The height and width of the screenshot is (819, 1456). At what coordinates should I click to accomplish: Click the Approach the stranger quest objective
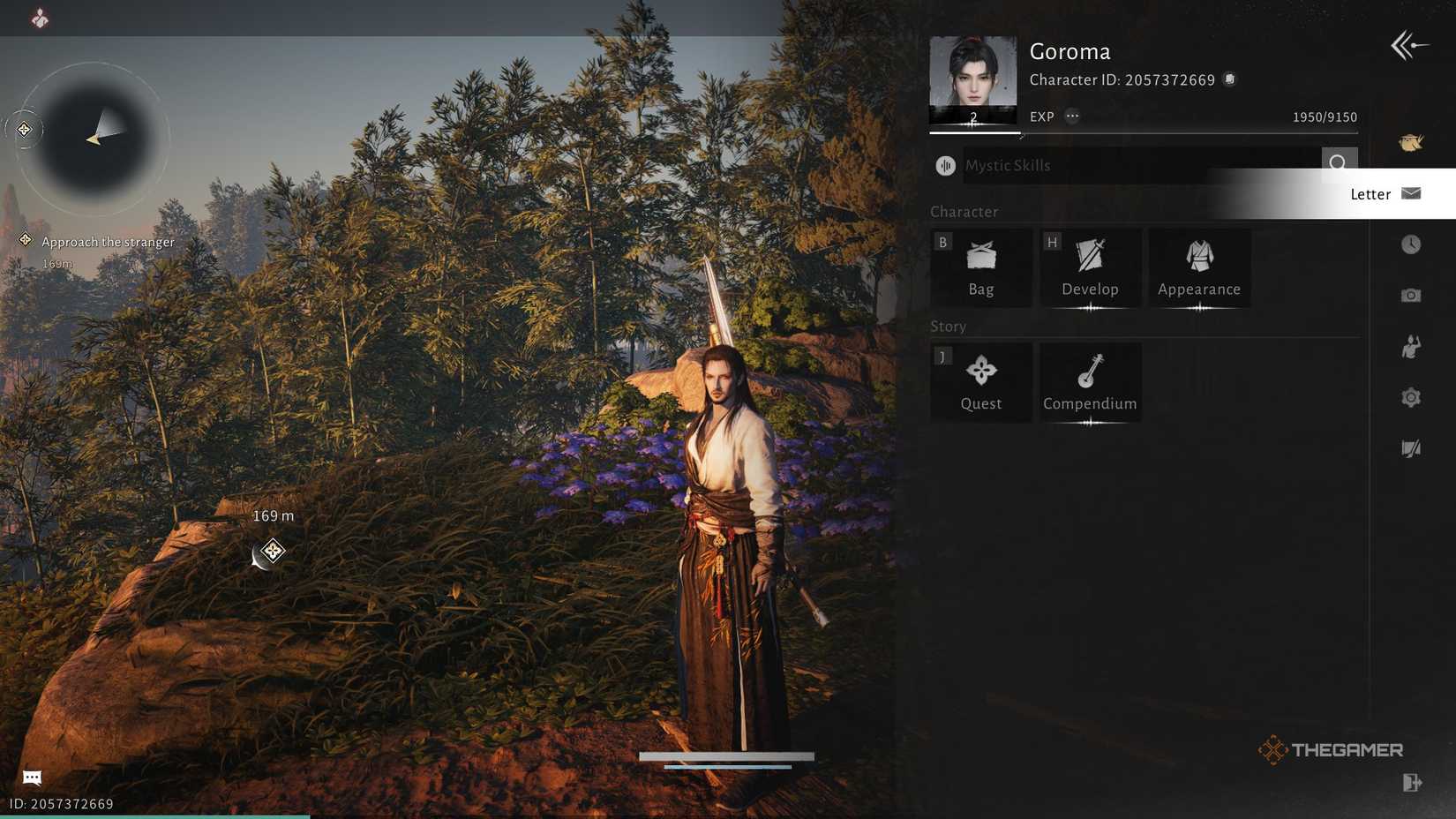pos(108,241)
